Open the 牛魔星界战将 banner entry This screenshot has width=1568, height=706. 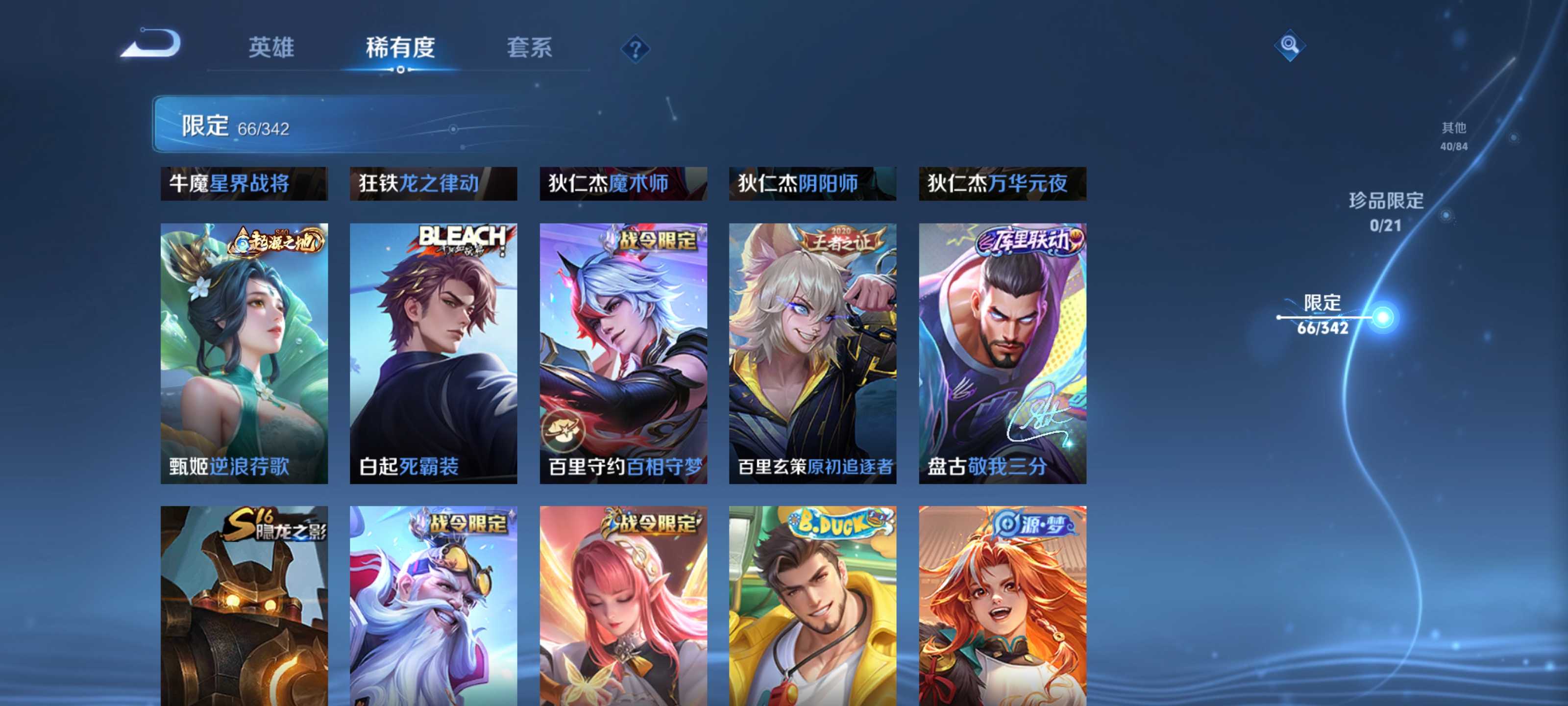(x=244, y=183)
